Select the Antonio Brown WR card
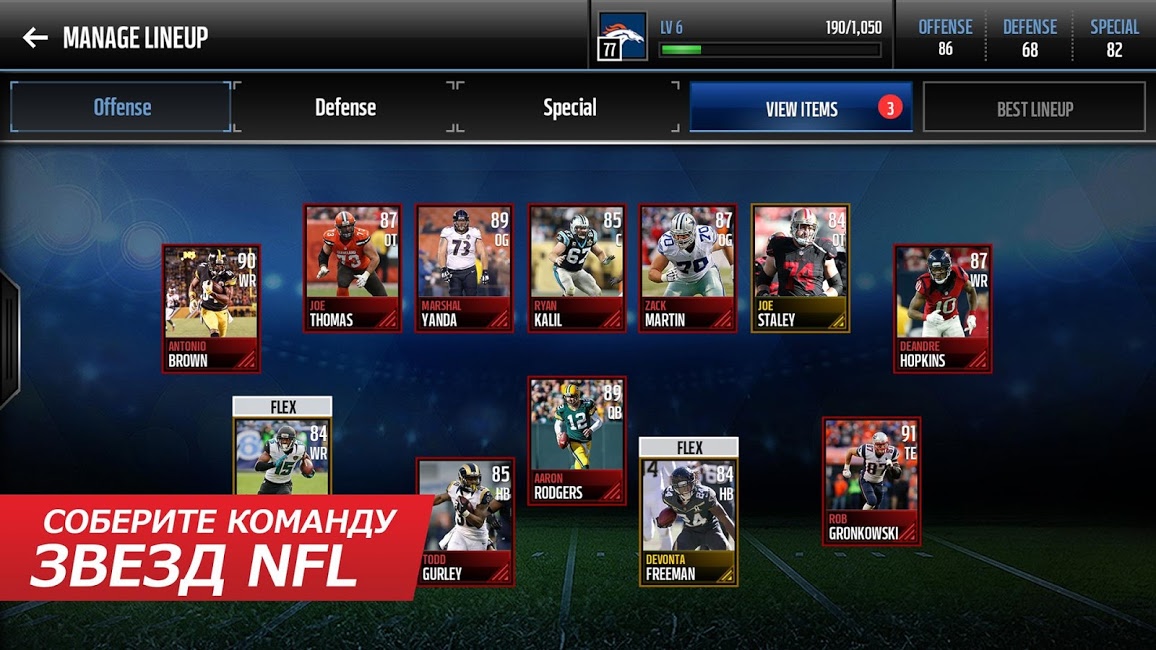Viewport: 1156px width, 650px height. pyautogui.click(x=212, y=308)
